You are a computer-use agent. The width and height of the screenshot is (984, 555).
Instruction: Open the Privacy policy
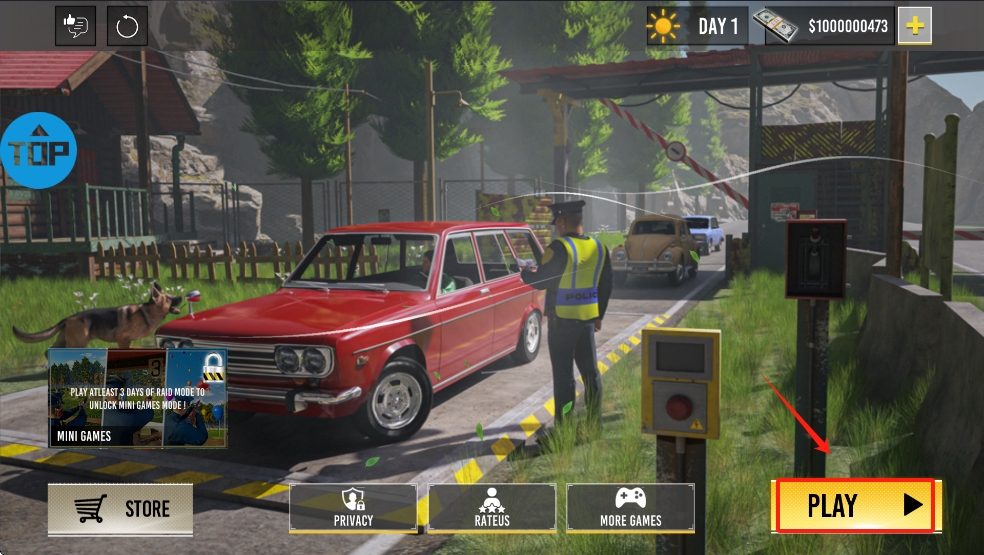click(x=353, y=507)
